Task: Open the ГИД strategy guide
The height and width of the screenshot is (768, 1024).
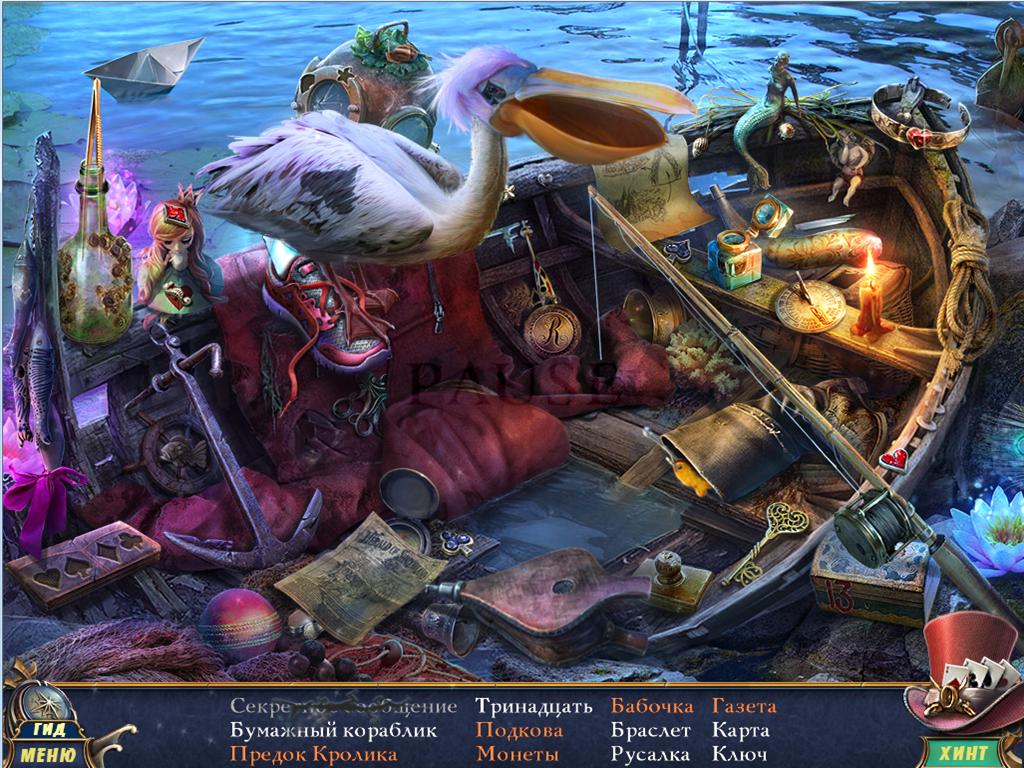Action: [45, 730]
